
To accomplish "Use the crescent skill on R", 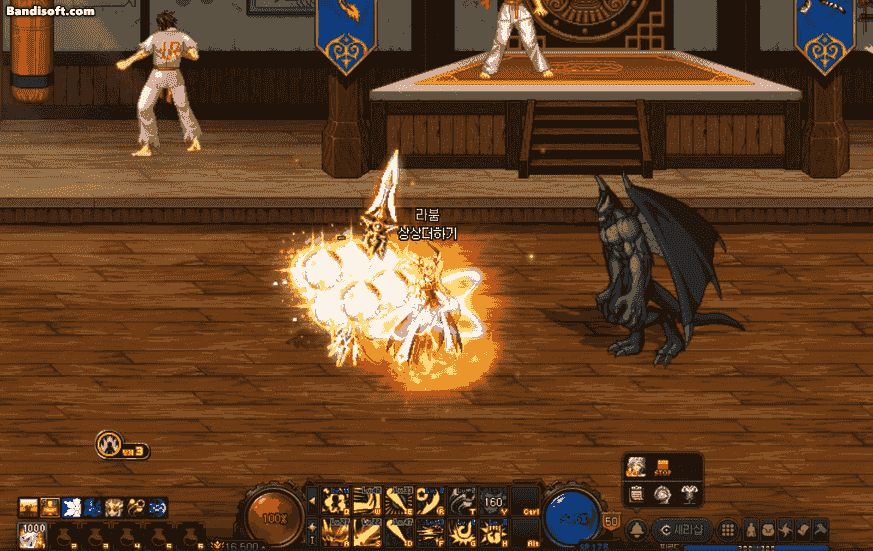I will point(430,499).
